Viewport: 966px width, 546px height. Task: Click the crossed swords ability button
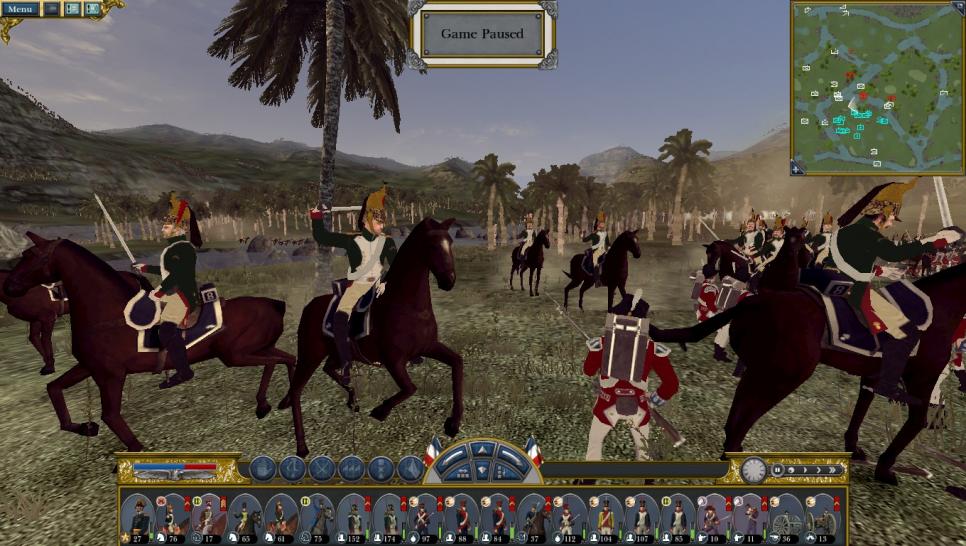tap(322, 468)
